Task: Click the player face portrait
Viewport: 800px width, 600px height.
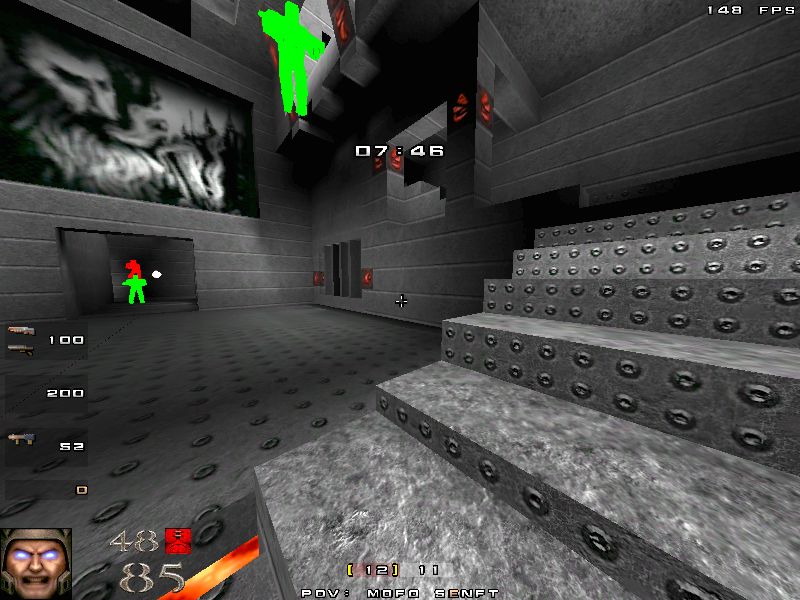Action: pos(36,563)
